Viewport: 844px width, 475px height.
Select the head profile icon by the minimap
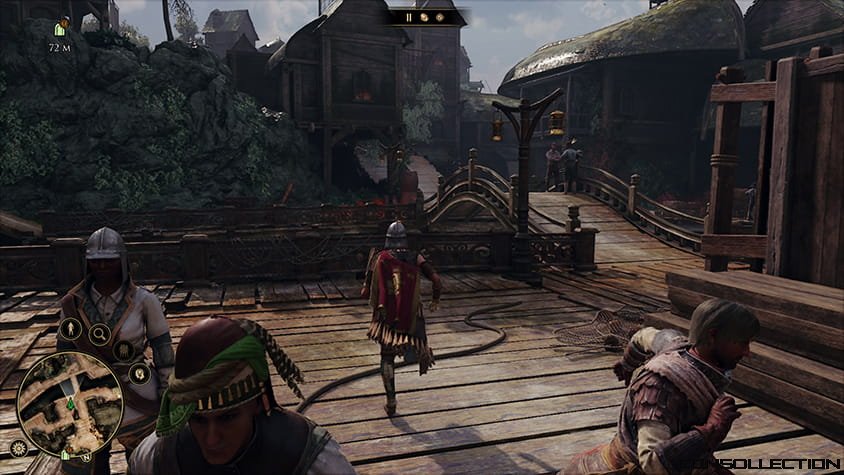138,374
